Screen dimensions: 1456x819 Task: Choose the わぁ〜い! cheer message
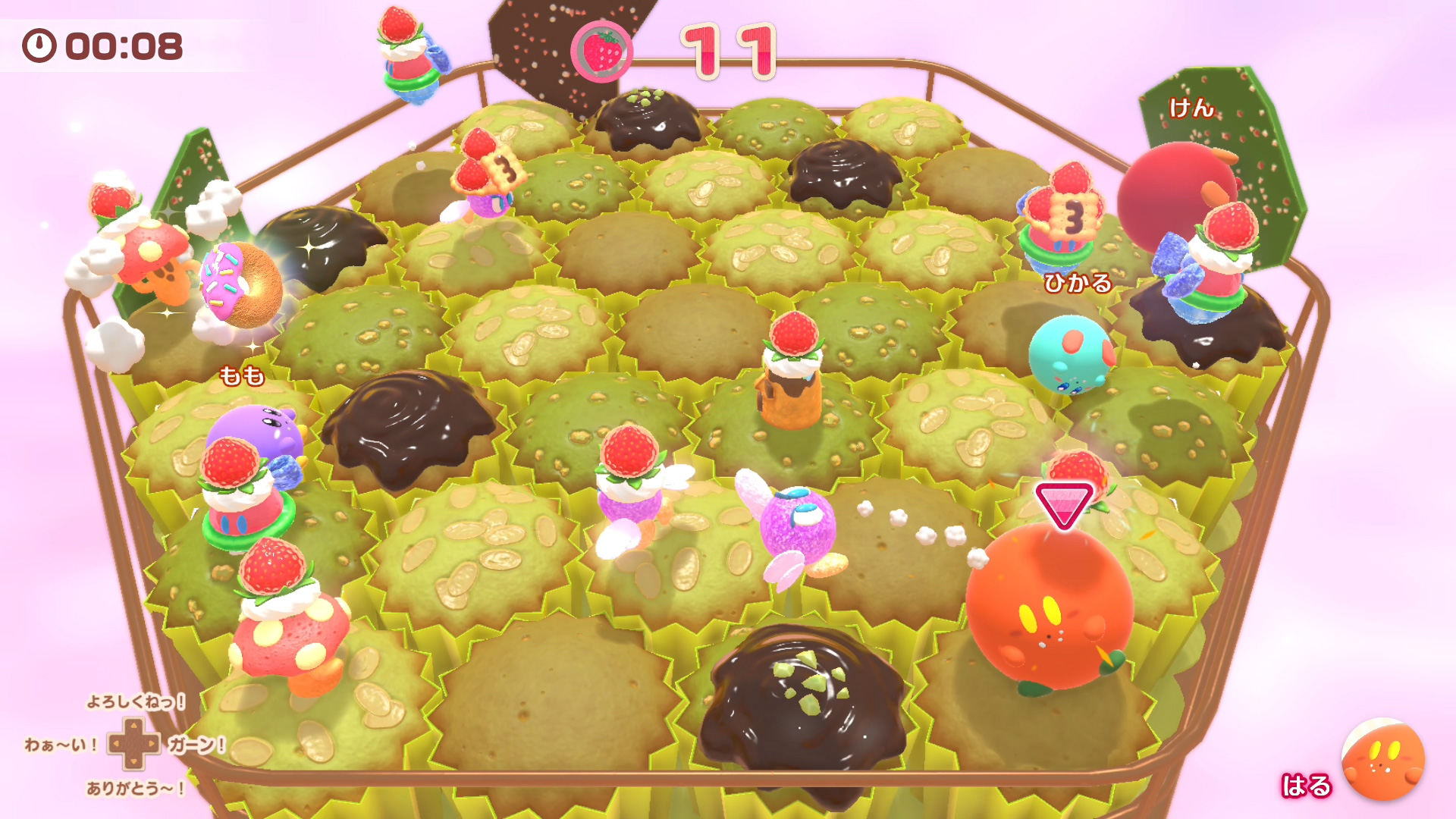(61, 745)
